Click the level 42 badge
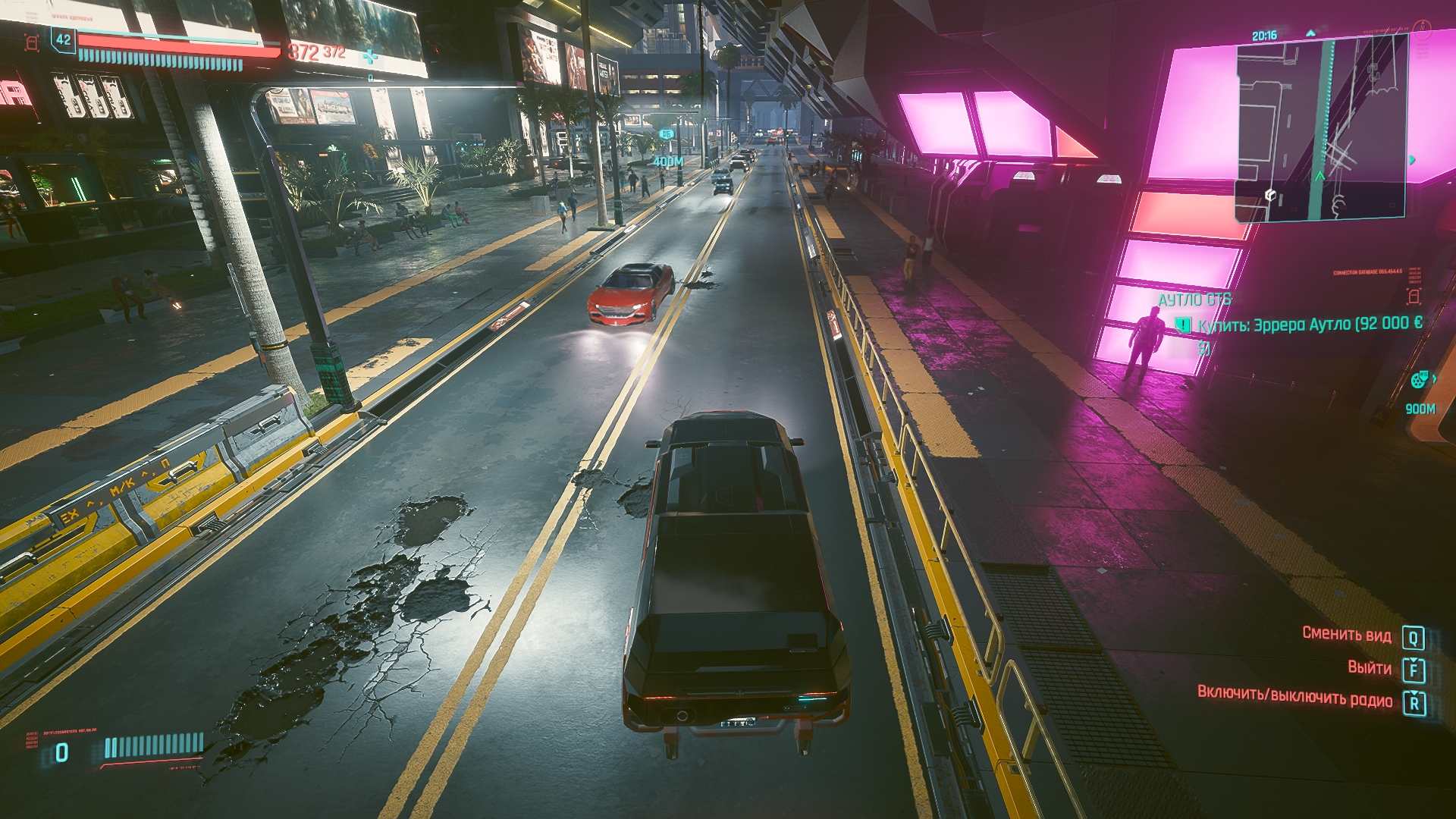Viewport: 1456px width, 819px height. tap(64, 40)
